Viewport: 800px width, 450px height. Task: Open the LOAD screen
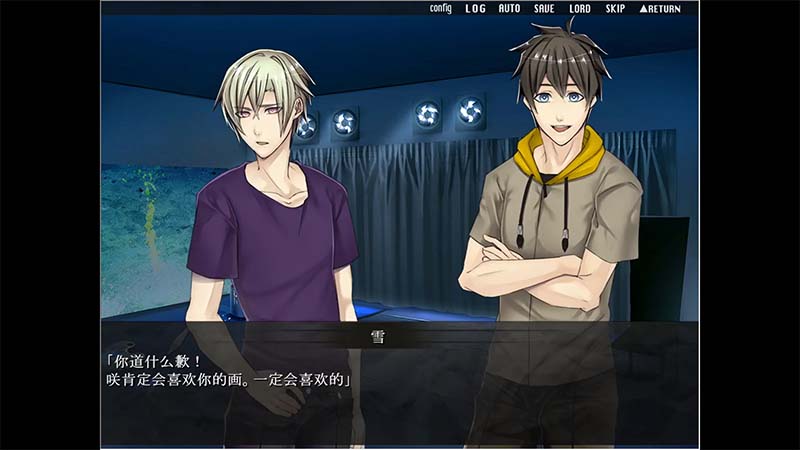tap(579, 9)
